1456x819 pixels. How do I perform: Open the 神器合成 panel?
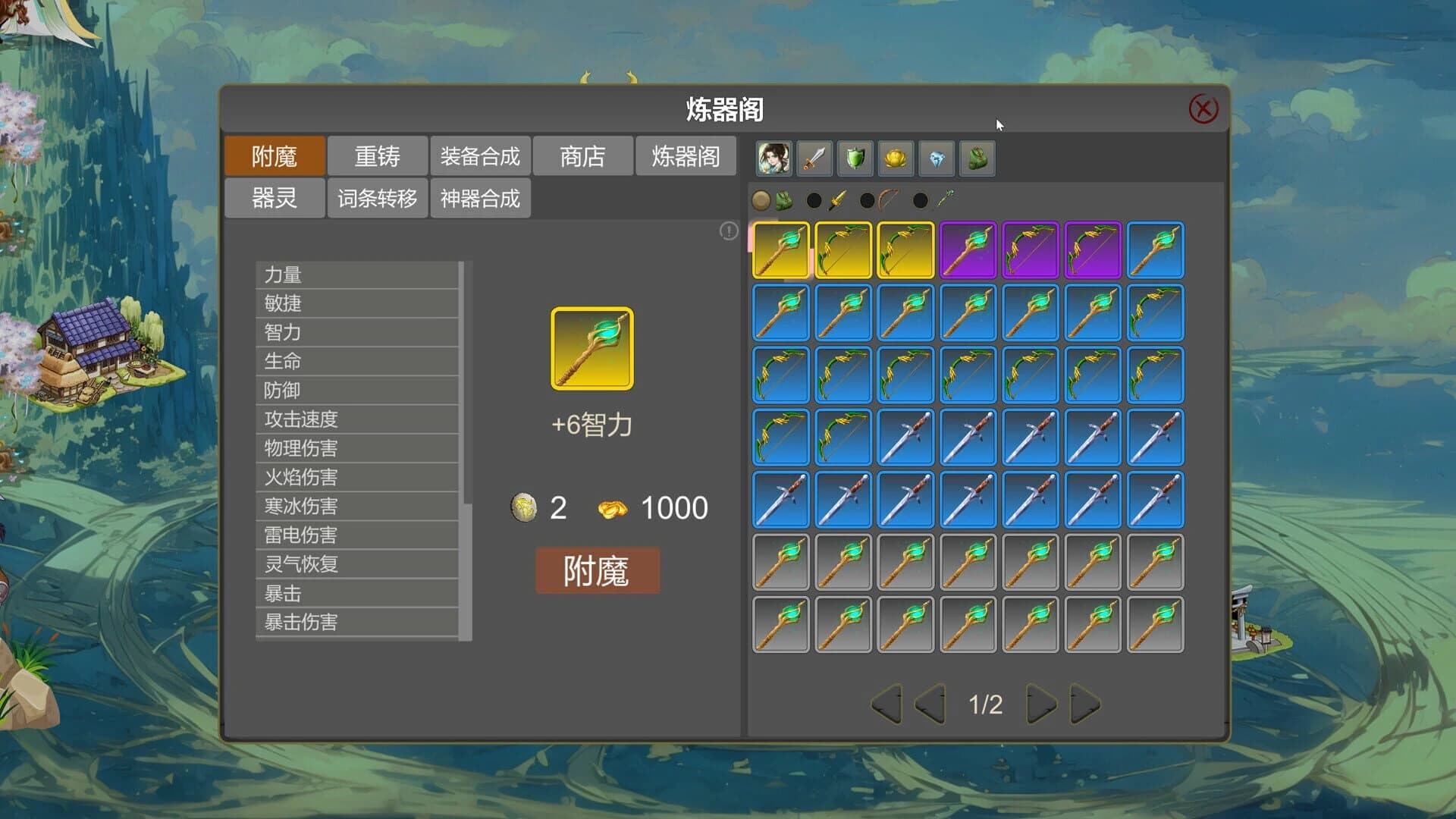(479, 197)
